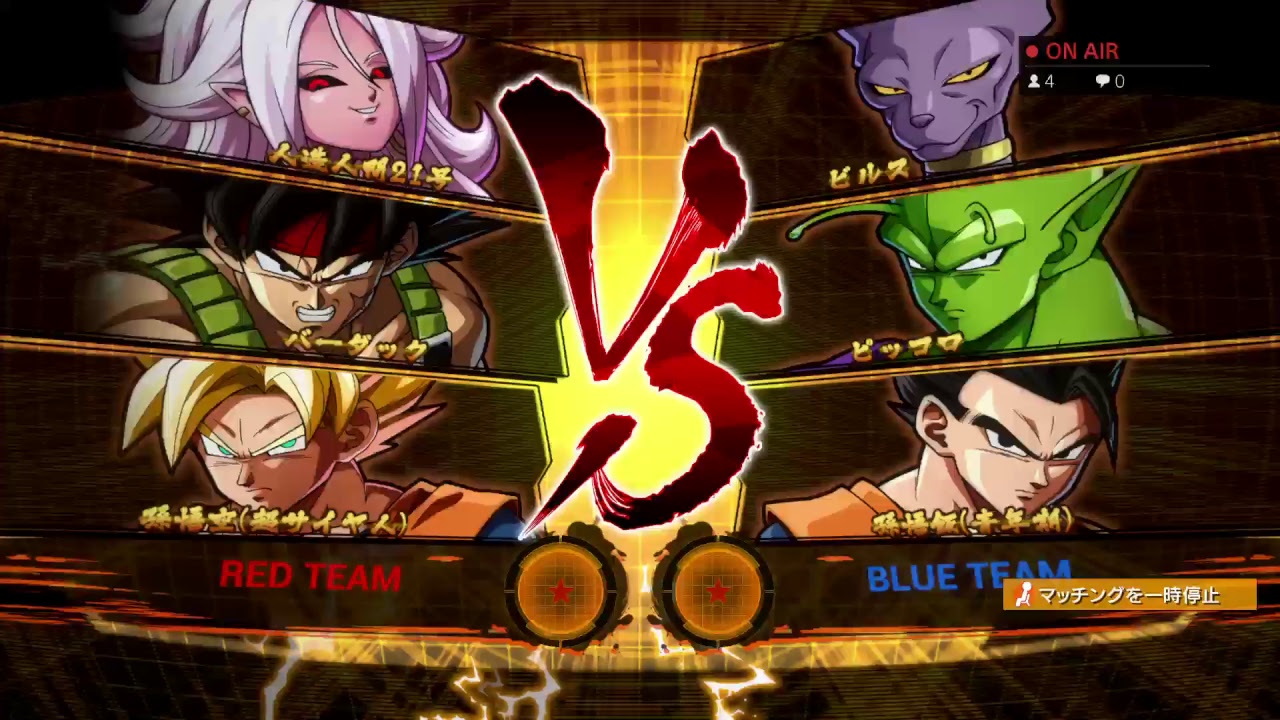
Task: Toggle the spectator count display showing 4
Action: [1038, 82]
